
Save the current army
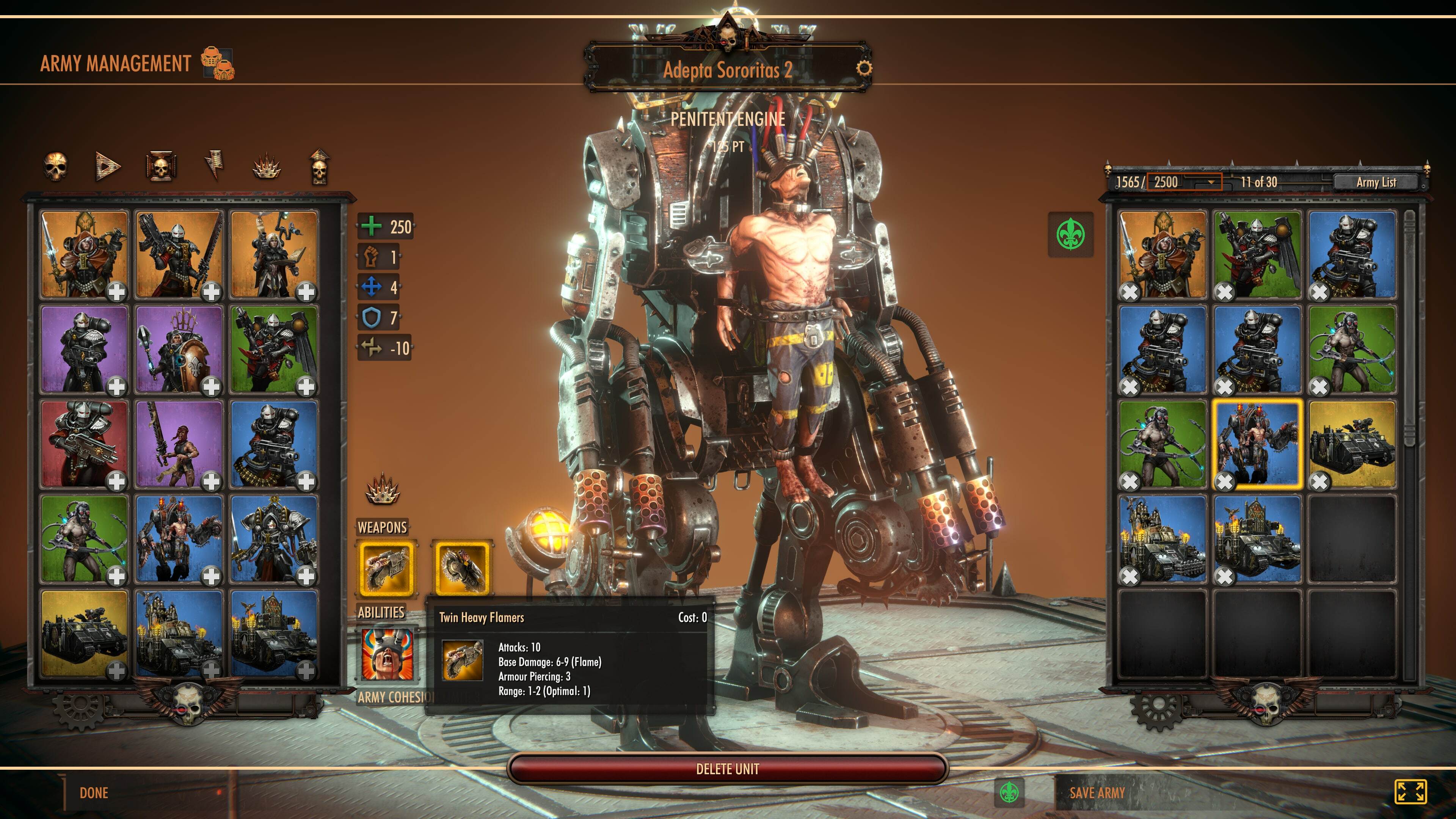(x=1097, y=792)
